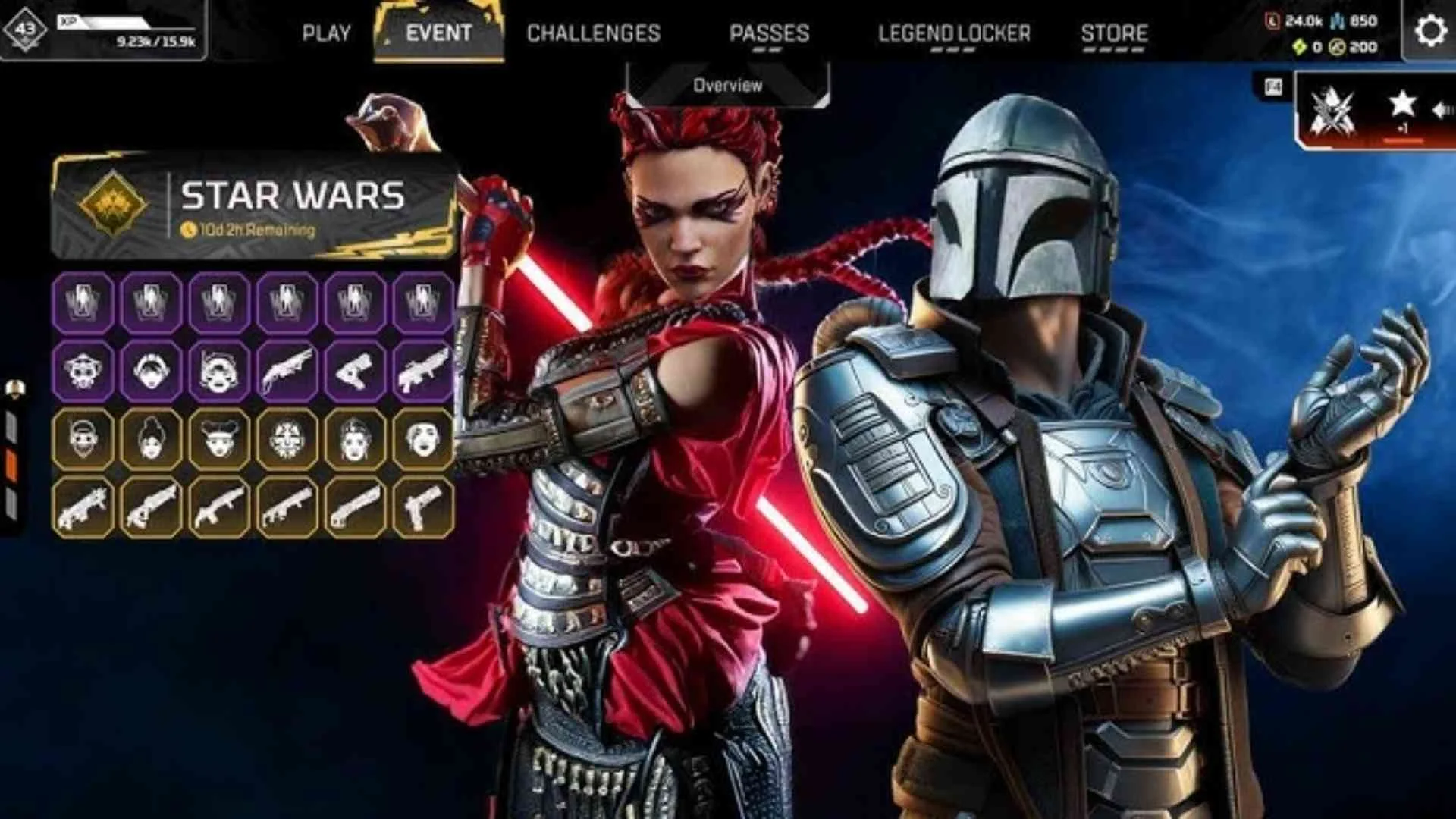This screenshot has height=819, width=1456.
Task: Open the CHALLENGES tab
Action: point(595,33)
